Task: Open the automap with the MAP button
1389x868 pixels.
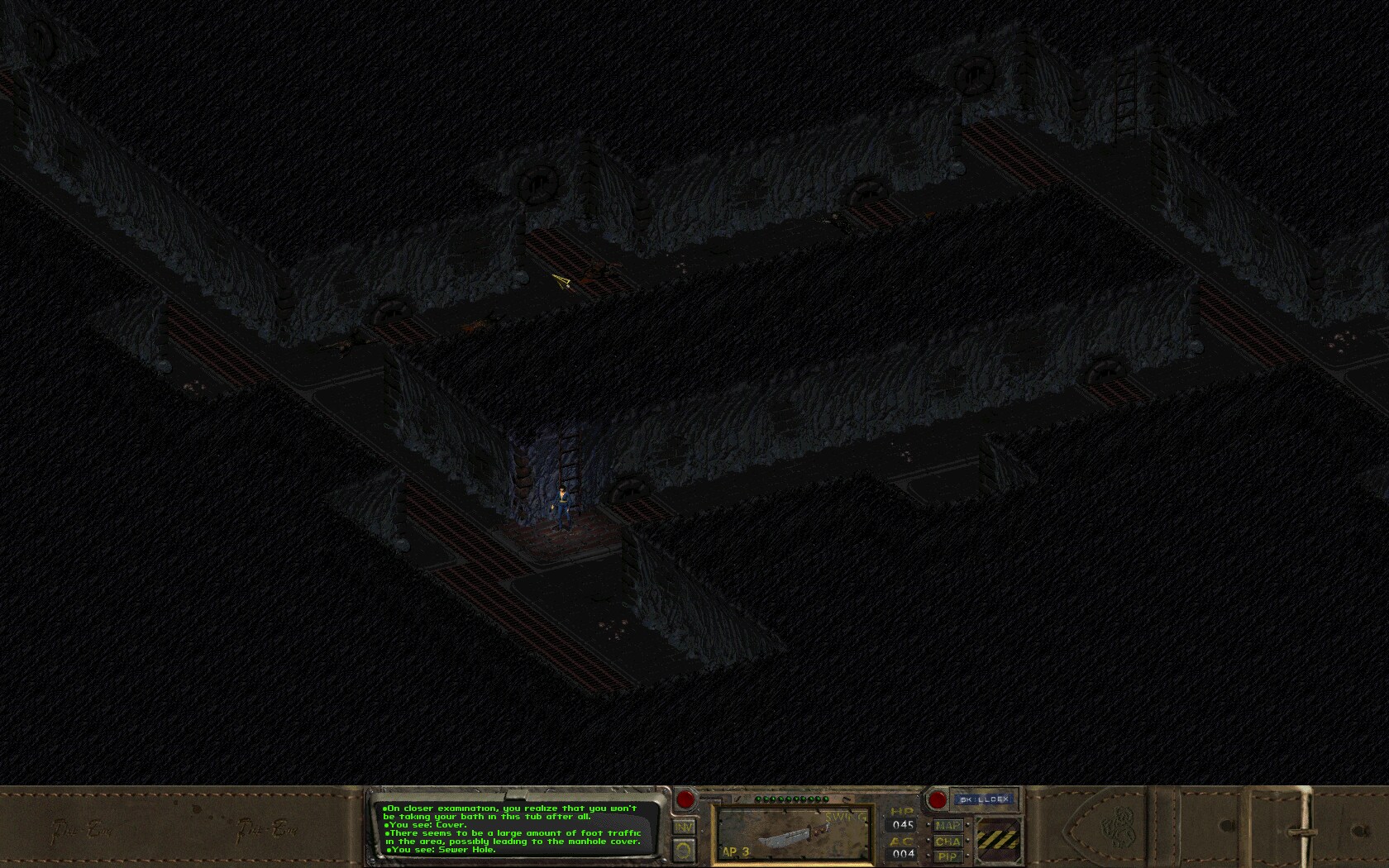Action: click(948, 824)
